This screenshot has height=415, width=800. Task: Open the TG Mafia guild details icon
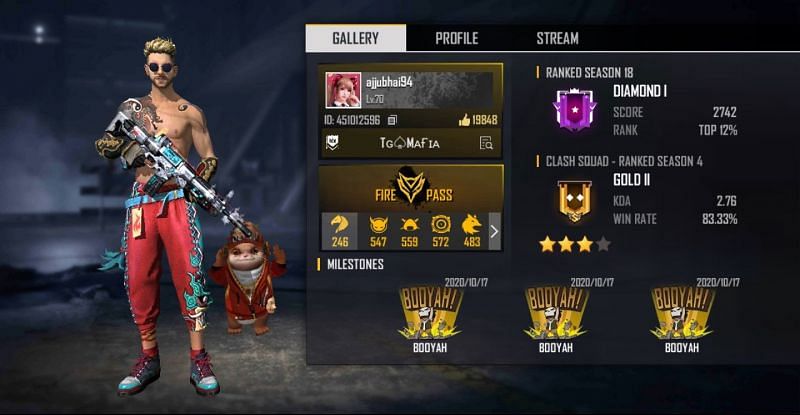486,143
